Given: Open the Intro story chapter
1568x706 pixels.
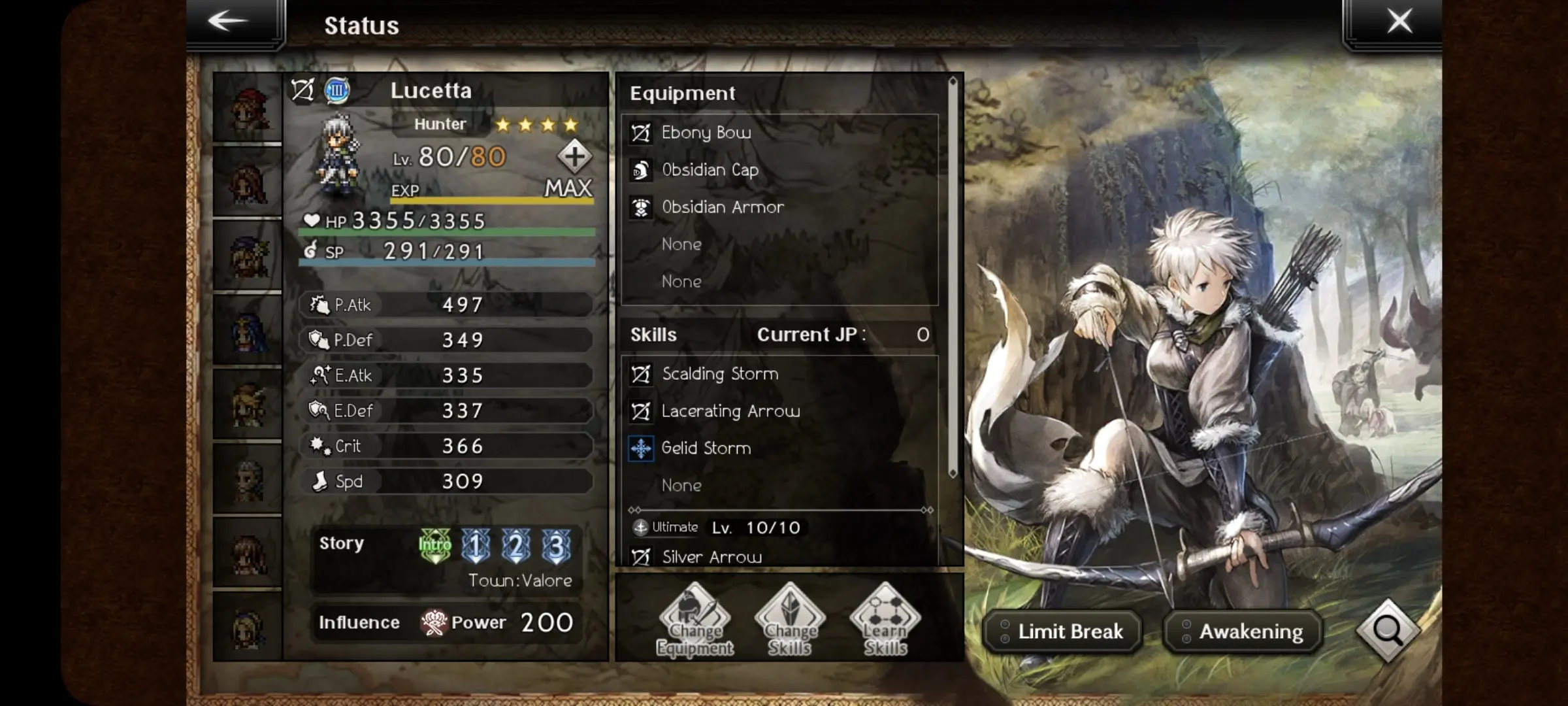Looking at the screenshot, I should 435,545.
